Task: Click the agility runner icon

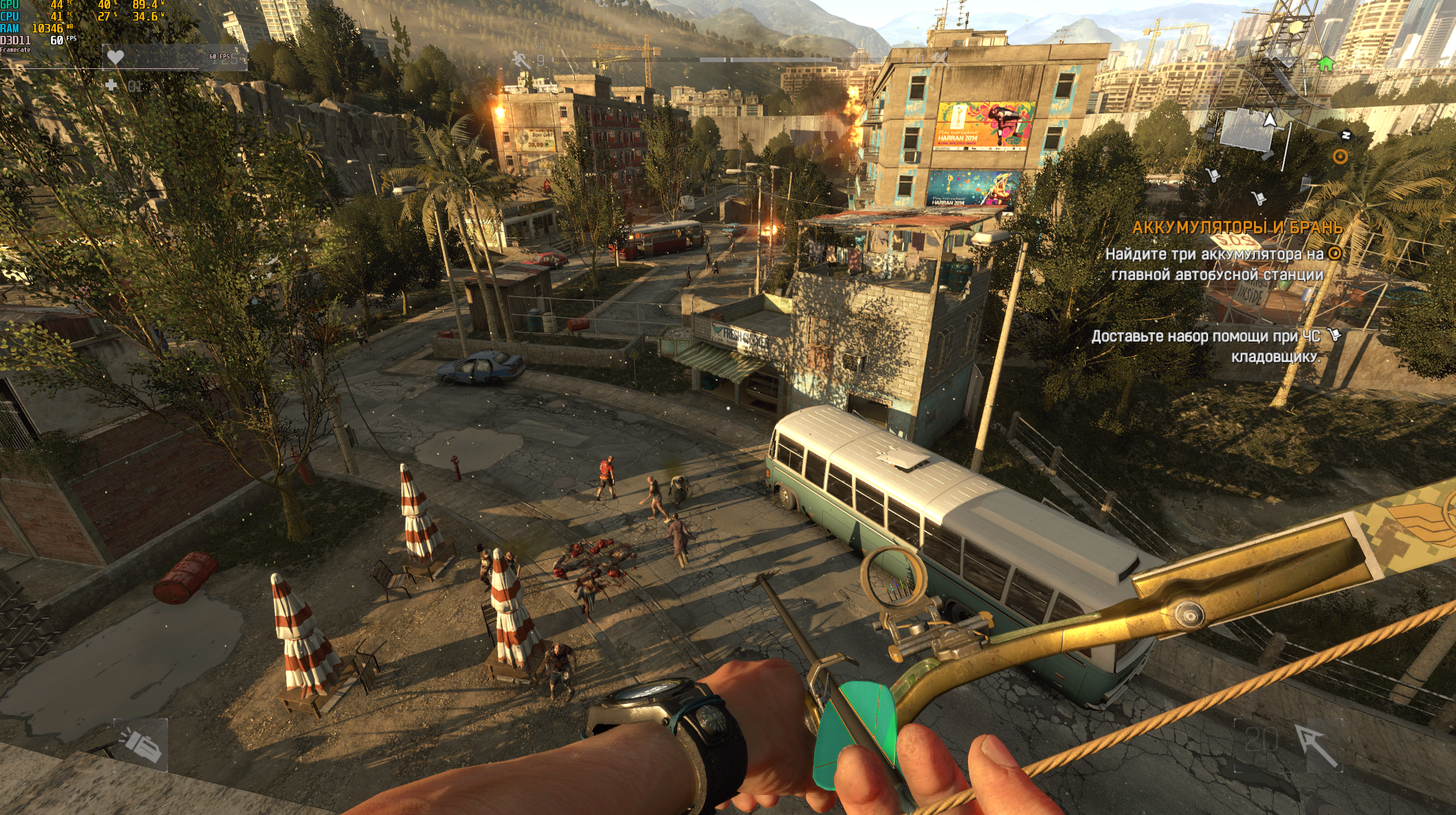Action: [x=520, y=60]
